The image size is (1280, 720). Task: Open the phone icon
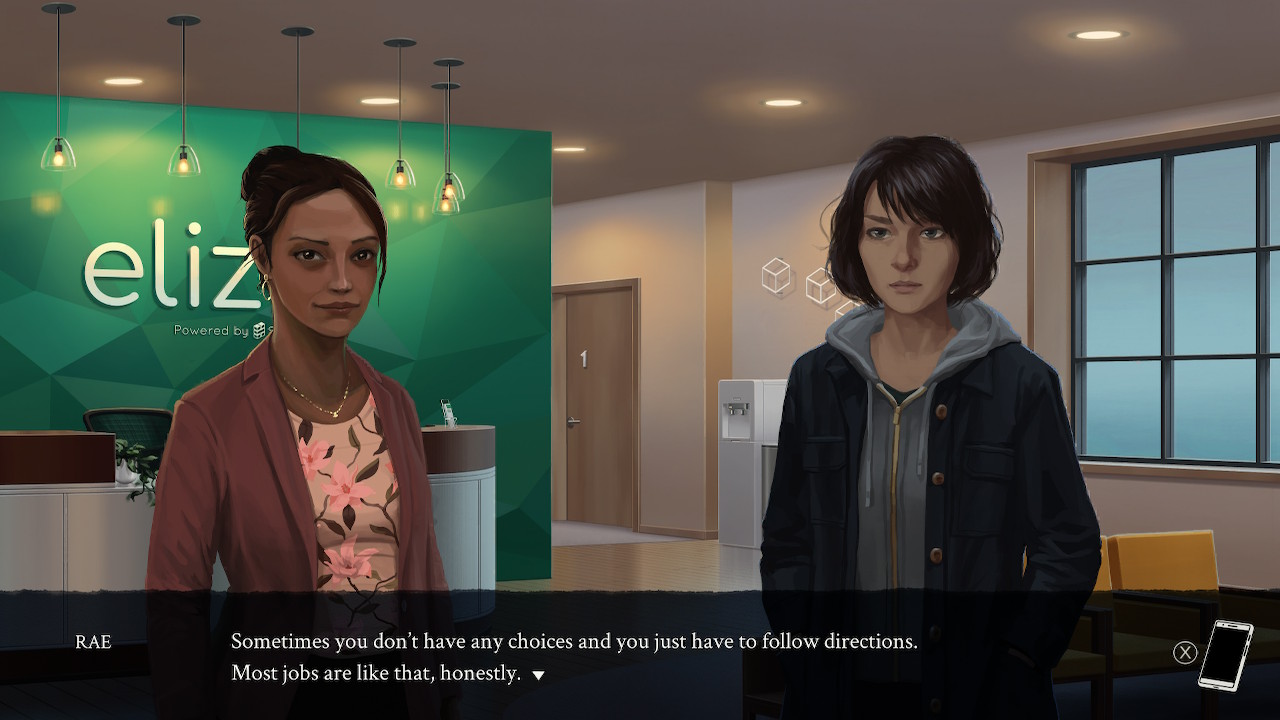(x=1225, y=655)
